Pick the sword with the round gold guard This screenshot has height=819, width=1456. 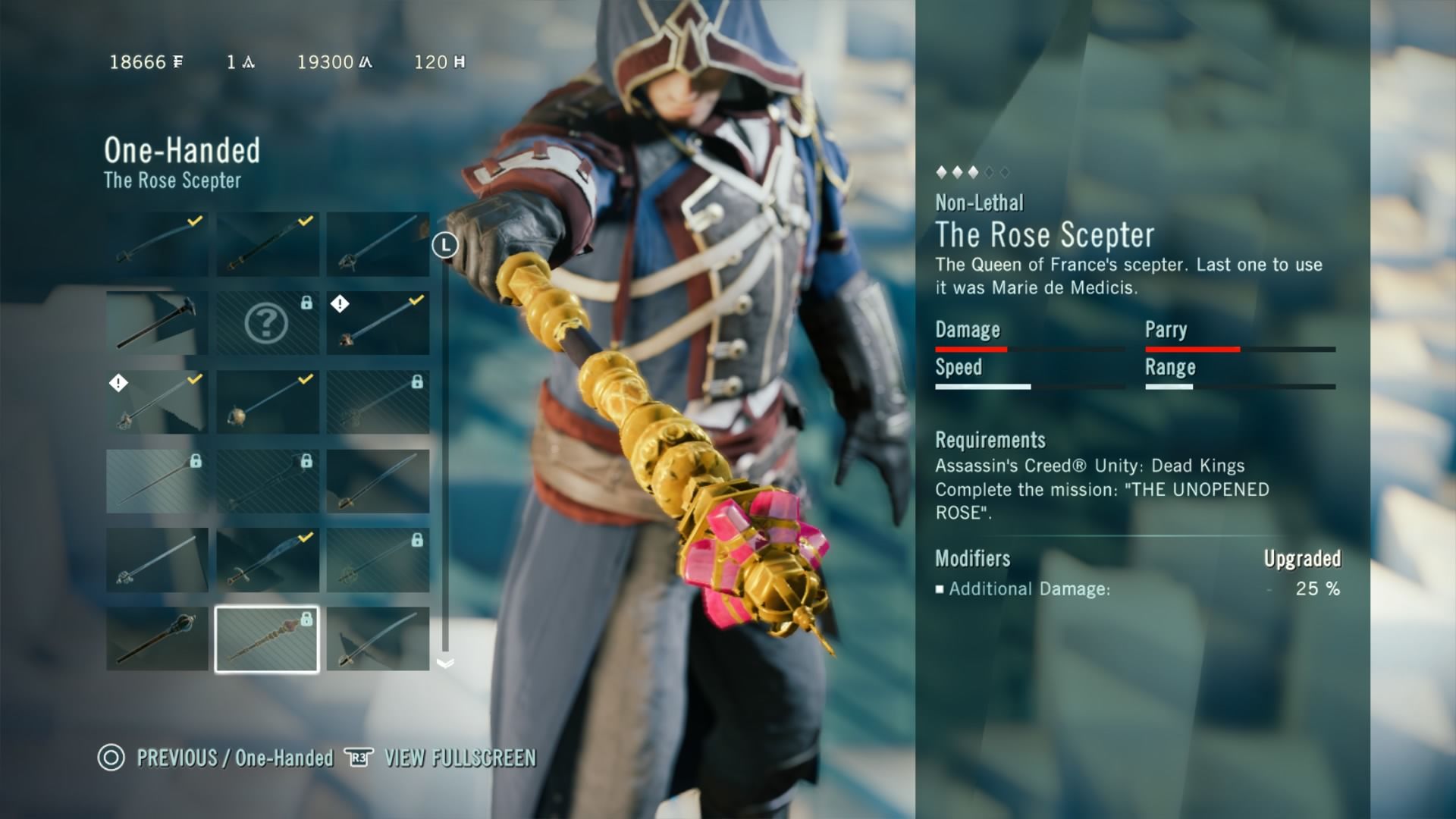(x=267, y=402)
